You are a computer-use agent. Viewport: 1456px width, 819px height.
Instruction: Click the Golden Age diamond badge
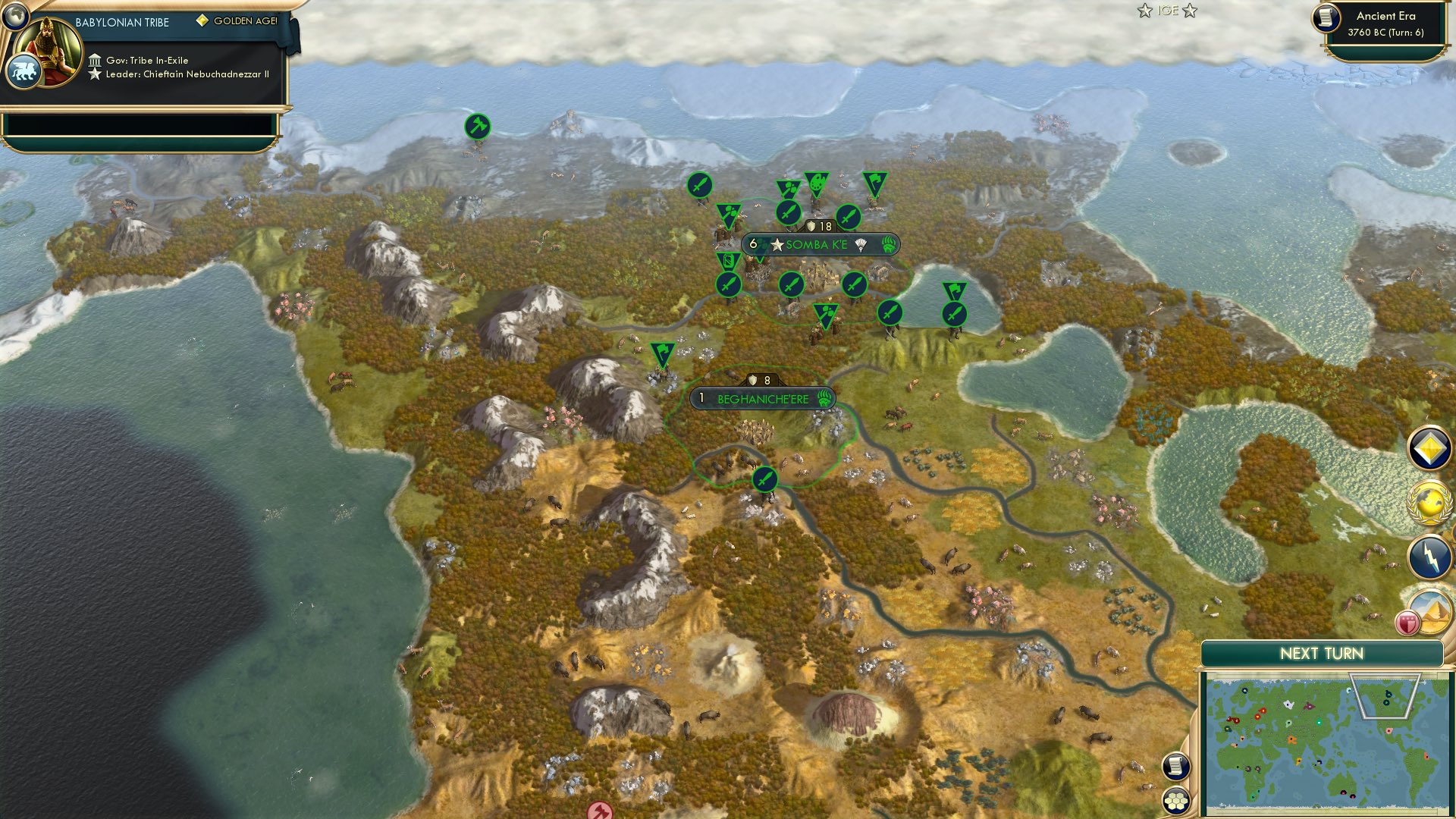[202, 21]
